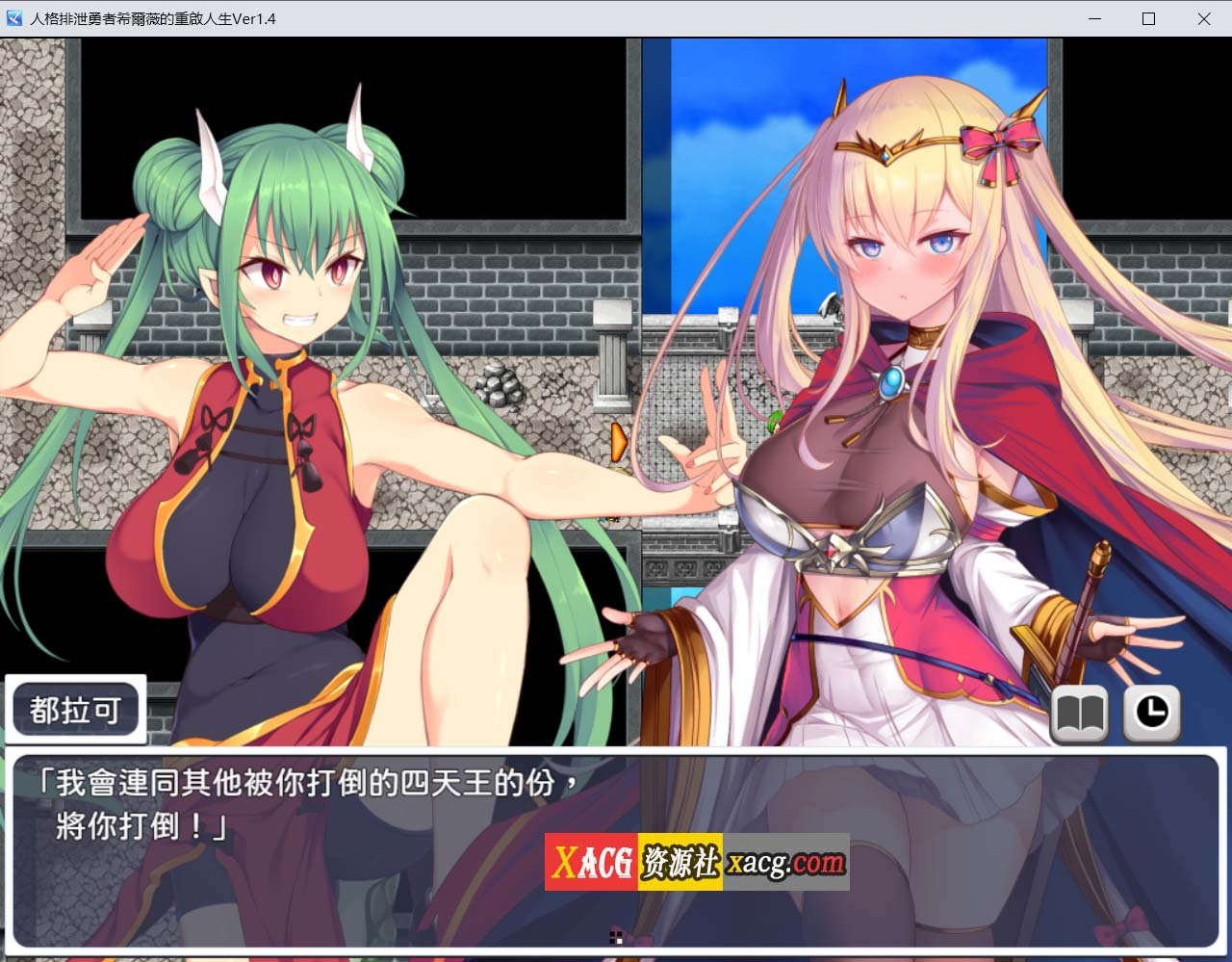Select the orange arrow marker on the map
The image size is (1232, 962).
pyautogui.click(x=617, y=442)
